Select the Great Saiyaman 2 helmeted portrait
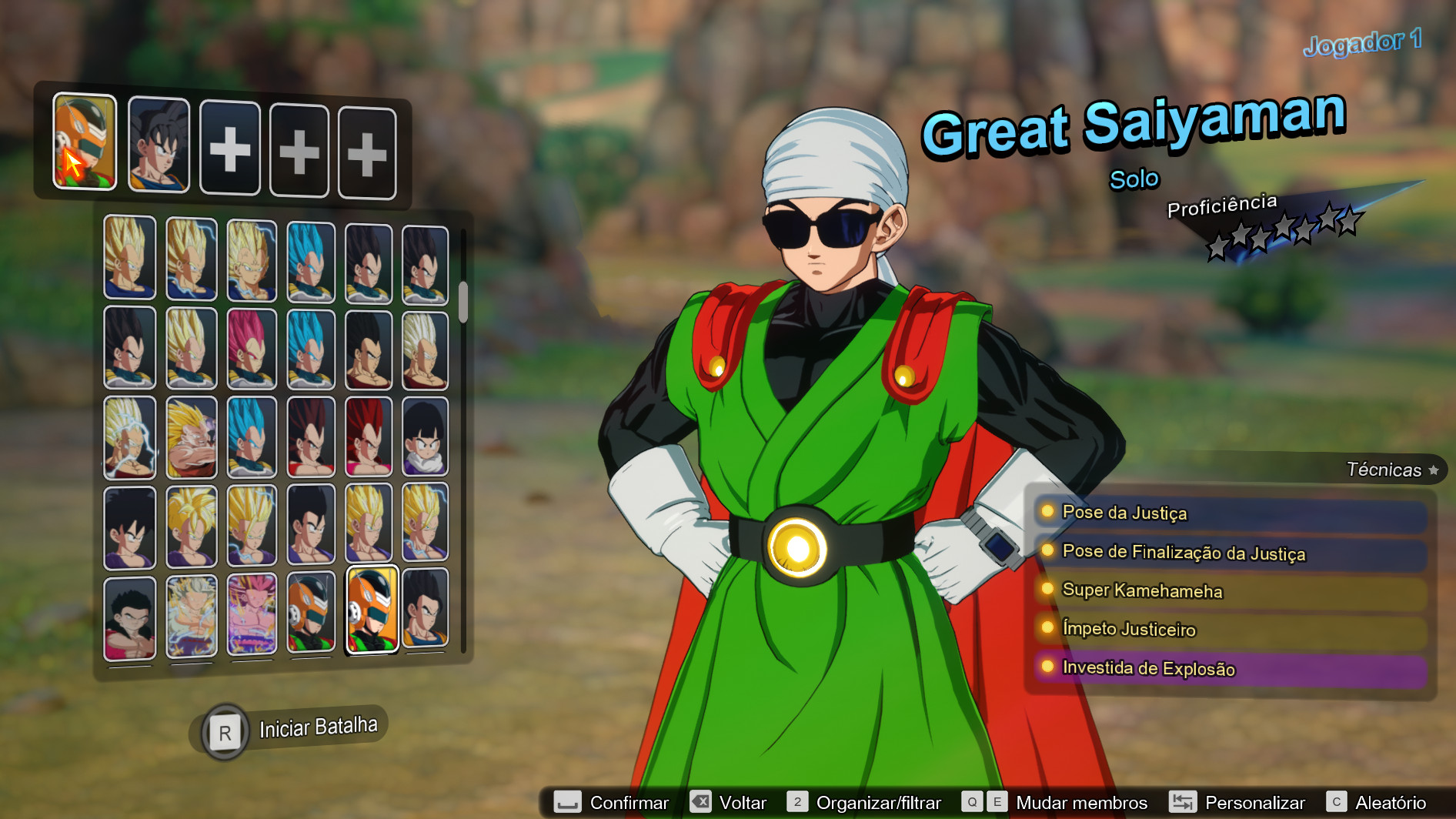Viewport: 1456px width, 819px height. click(x=311, y=616)
